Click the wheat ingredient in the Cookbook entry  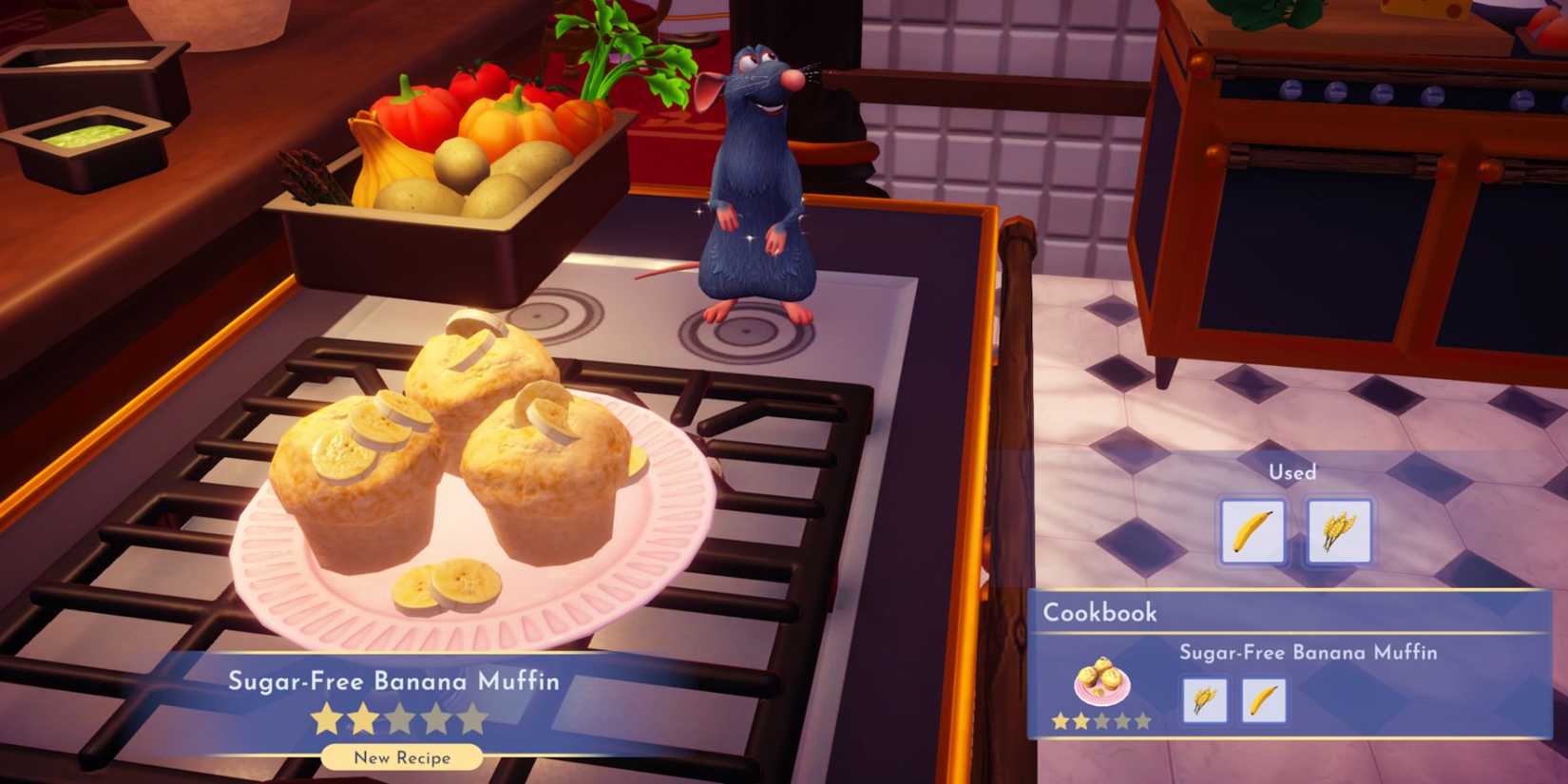[x=1205, y=700]
